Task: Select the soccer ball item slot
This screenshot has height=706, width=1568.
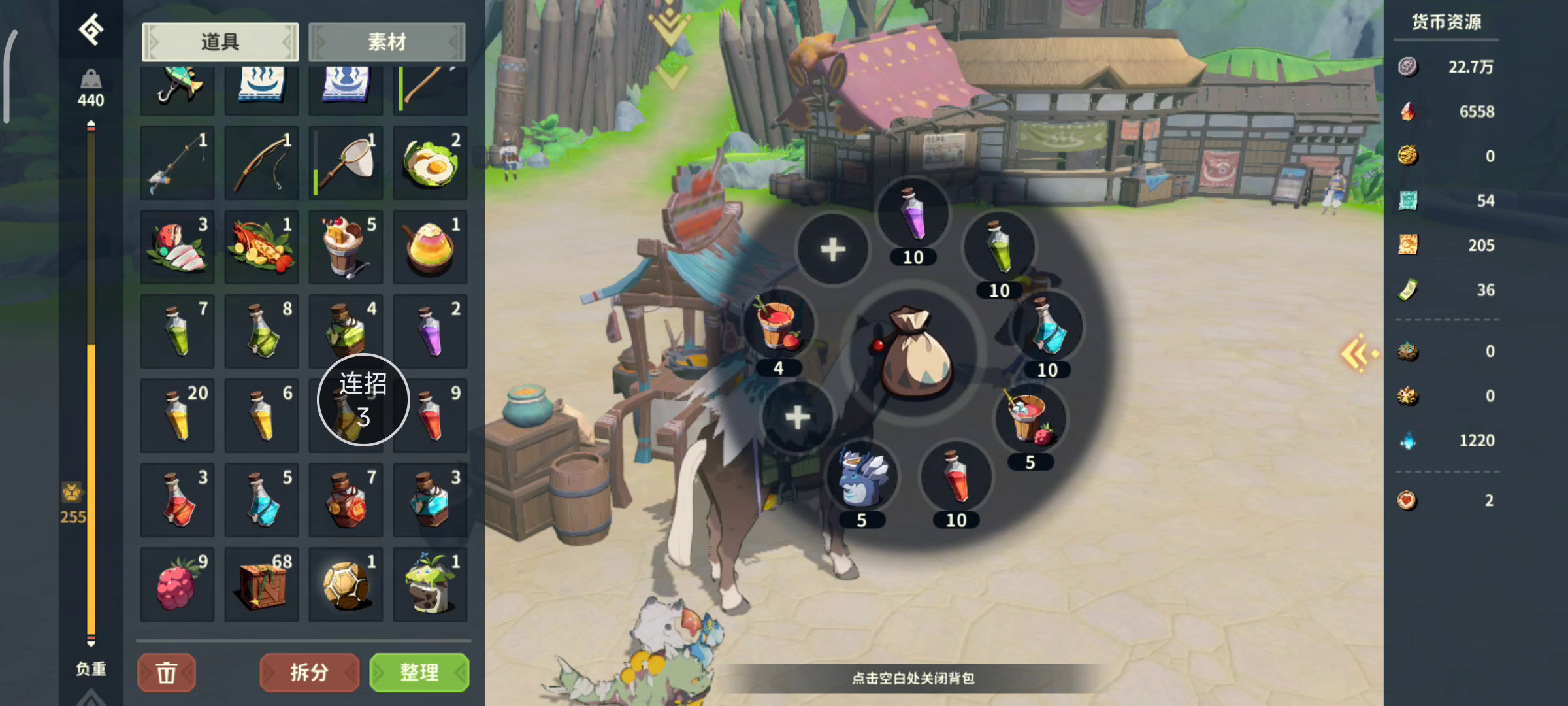Action: (x=346, y=584)
